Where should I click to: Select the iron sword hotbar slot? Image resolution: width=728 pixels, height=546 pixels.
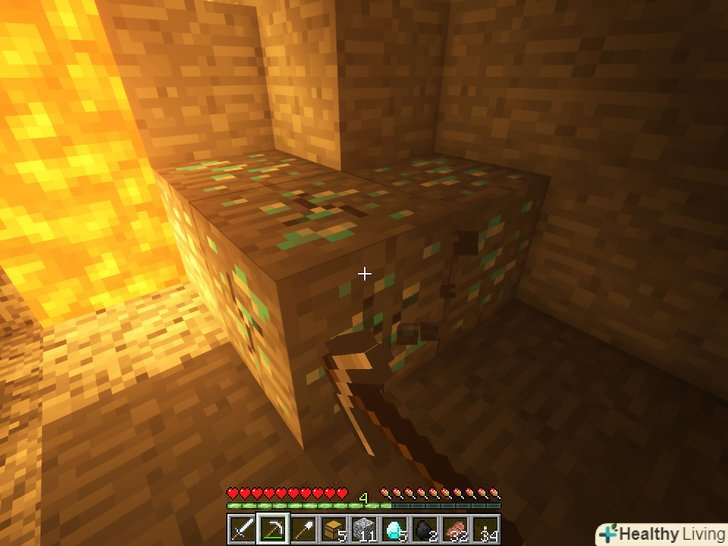243,527
